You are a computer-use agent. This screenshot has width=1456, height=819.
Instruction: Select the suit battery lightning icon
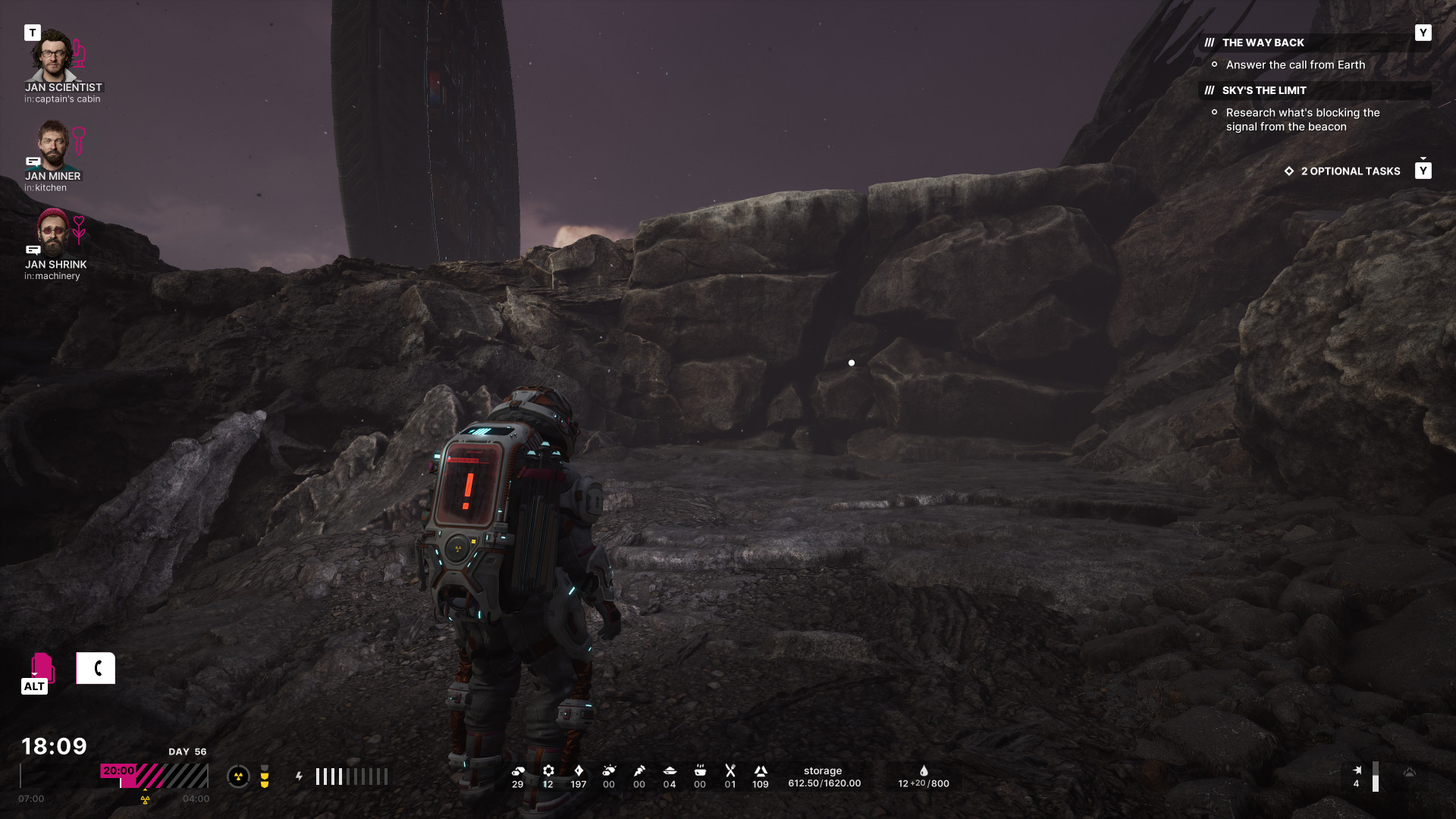coord(300,777)
